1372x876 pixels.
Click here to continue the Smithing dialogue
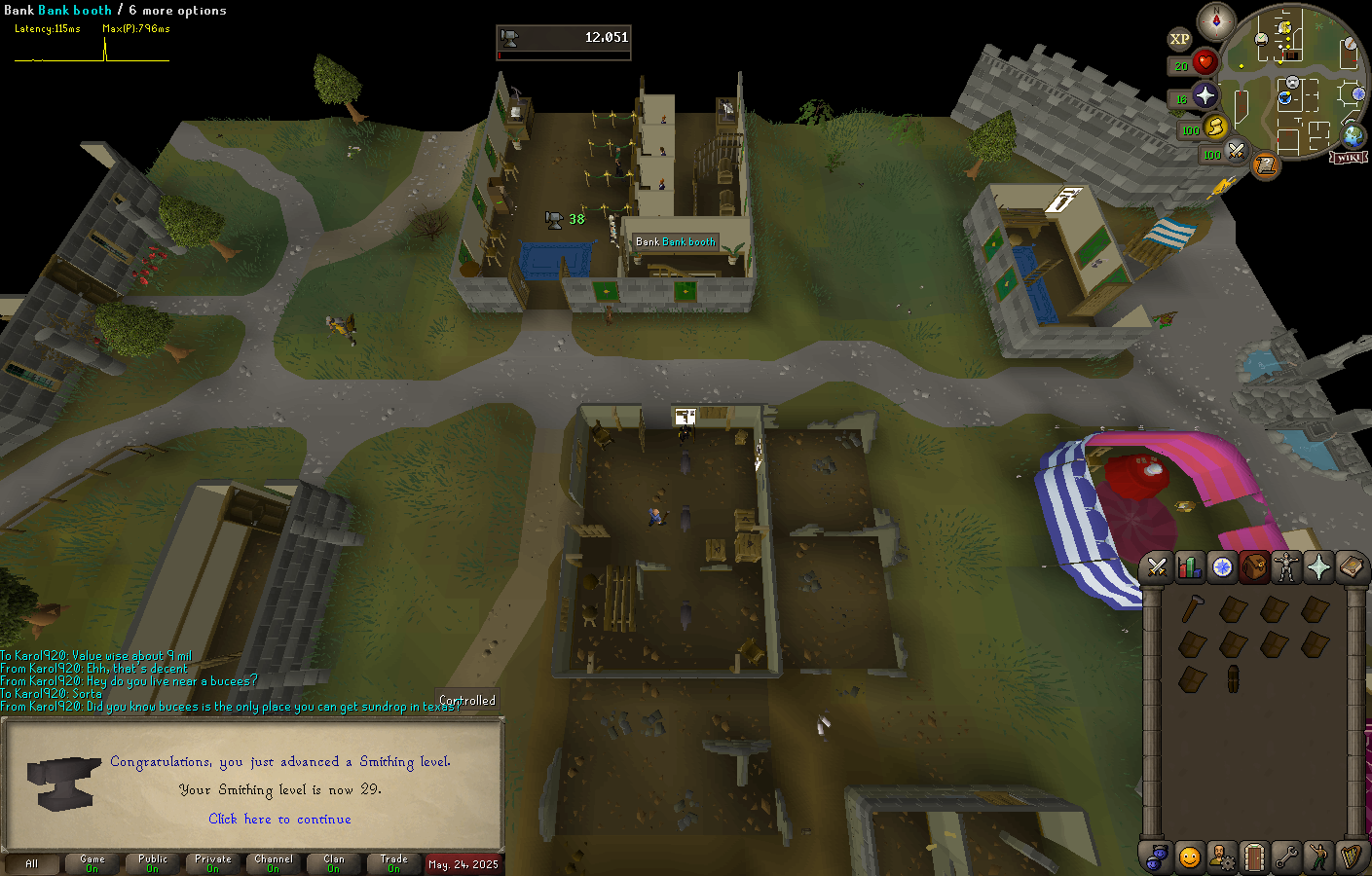pos(279,820)
